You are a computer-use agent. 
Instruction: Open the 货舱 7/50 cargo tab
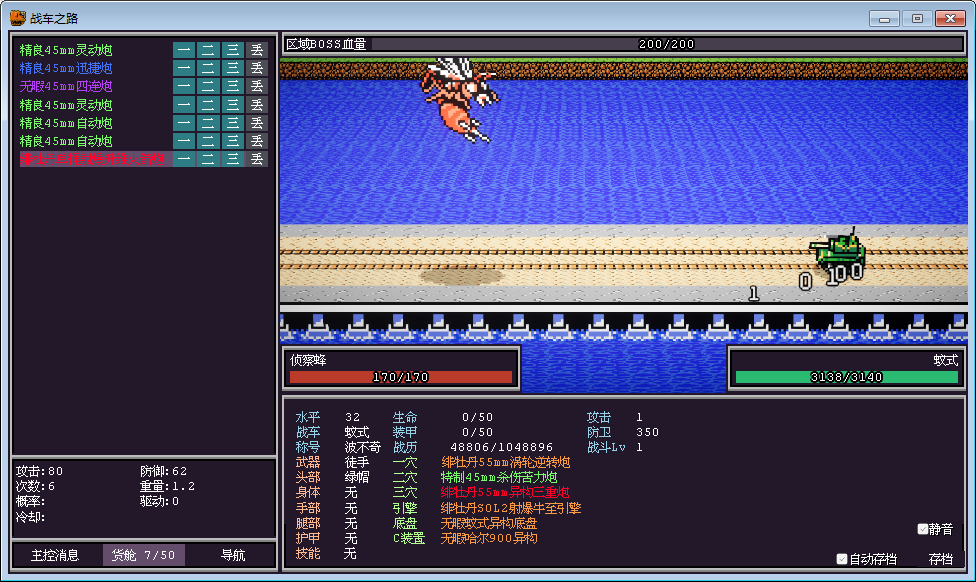tap(143, 555)
